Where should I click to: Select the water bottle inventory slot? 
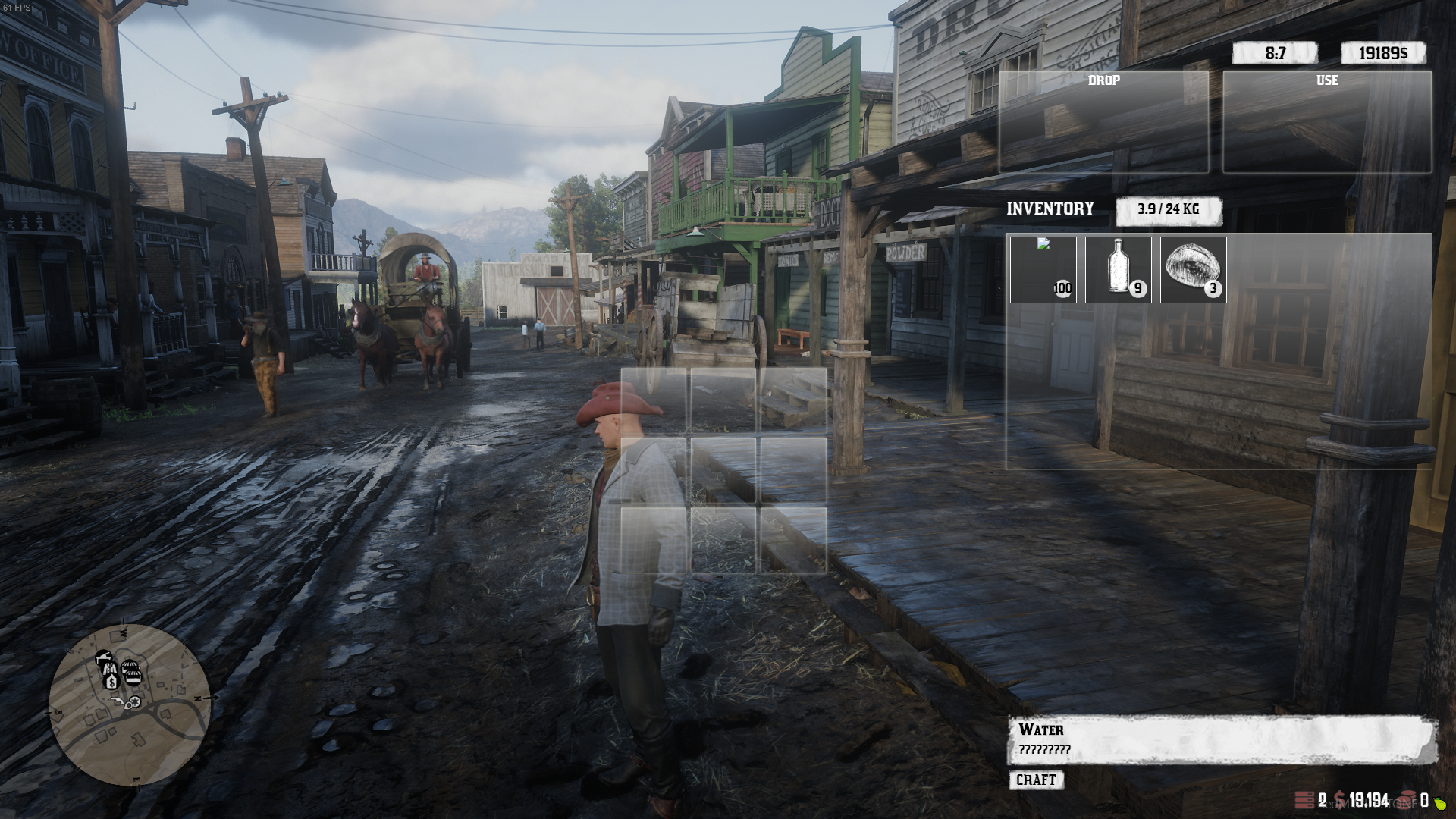tap(1118, 270)
